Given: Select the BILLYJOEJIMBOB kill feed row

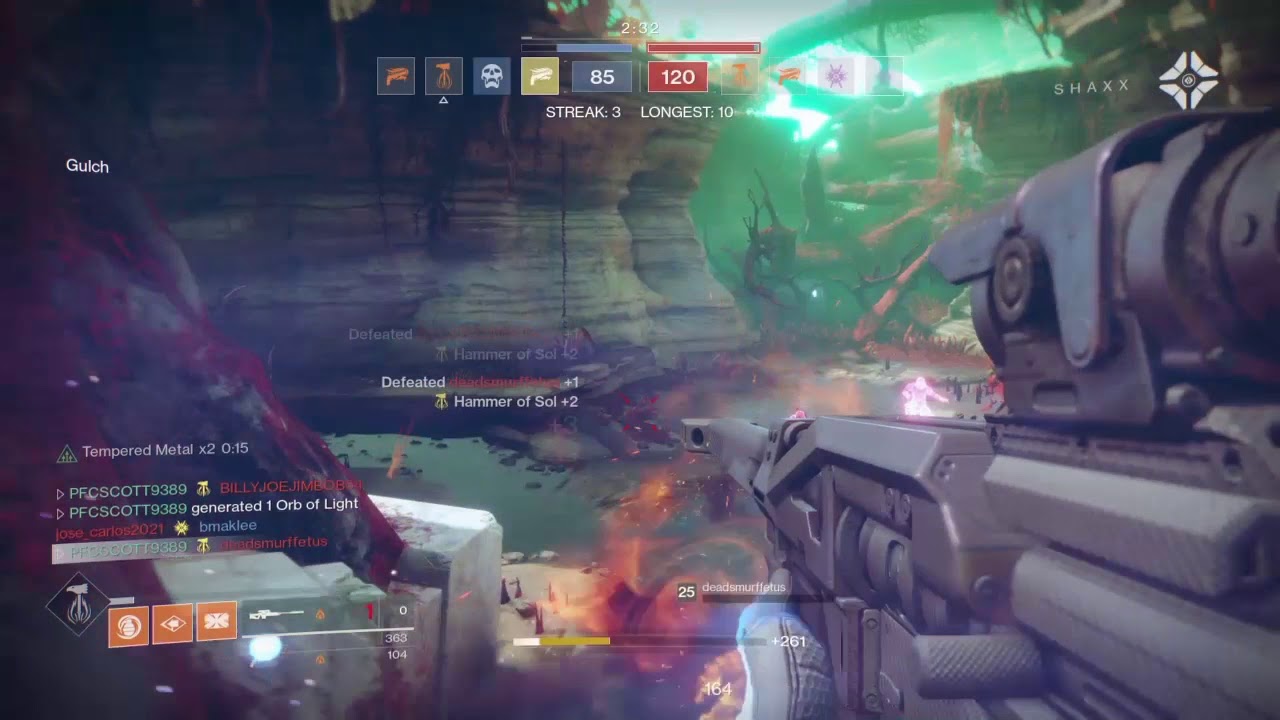Looking at the screenshot, I should pyautogui.click(x=210, y=489).
